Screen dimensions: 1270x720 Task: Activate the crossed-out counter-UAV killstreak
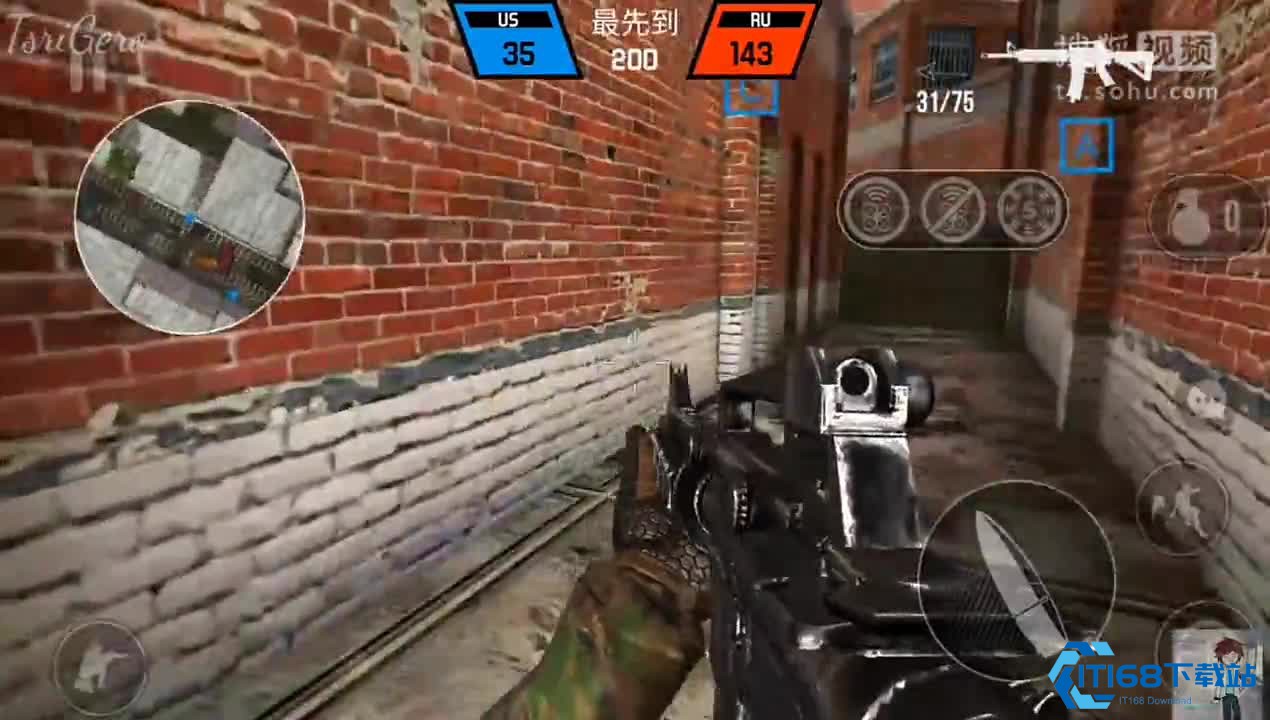[x=953, y=211]
